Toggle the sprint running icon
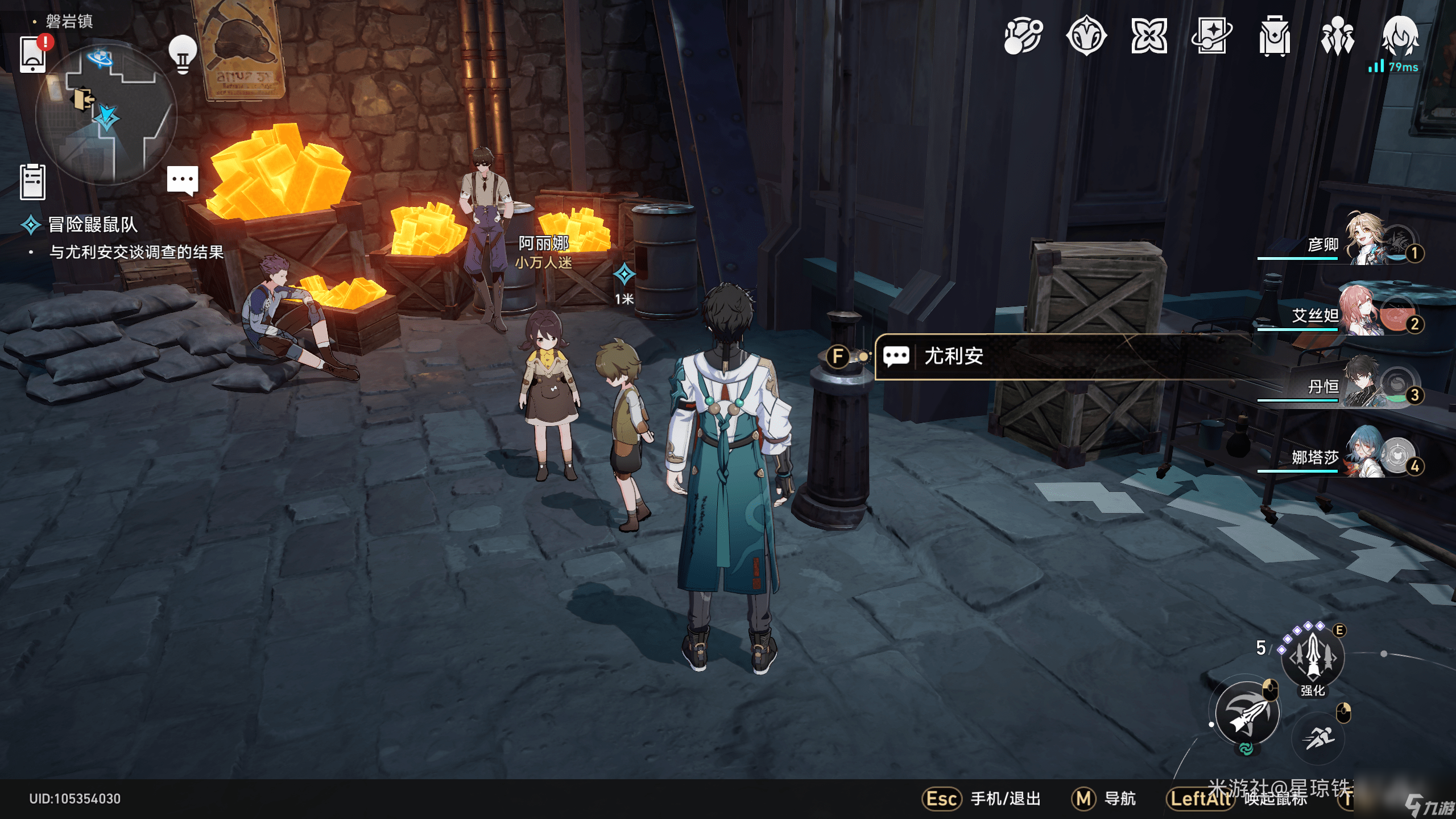 [x=1318, y=738]
